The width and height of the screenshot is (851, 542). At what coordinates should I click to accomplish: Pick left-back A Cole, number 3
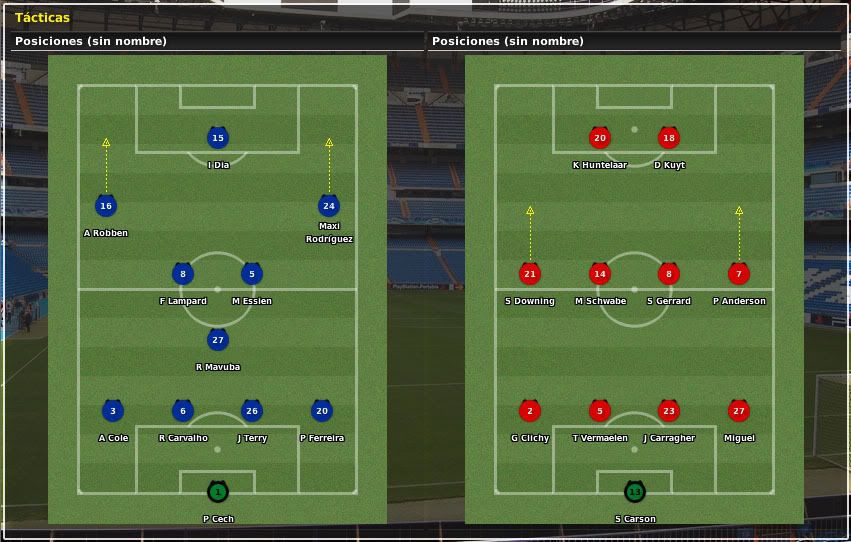pos(113,411)
